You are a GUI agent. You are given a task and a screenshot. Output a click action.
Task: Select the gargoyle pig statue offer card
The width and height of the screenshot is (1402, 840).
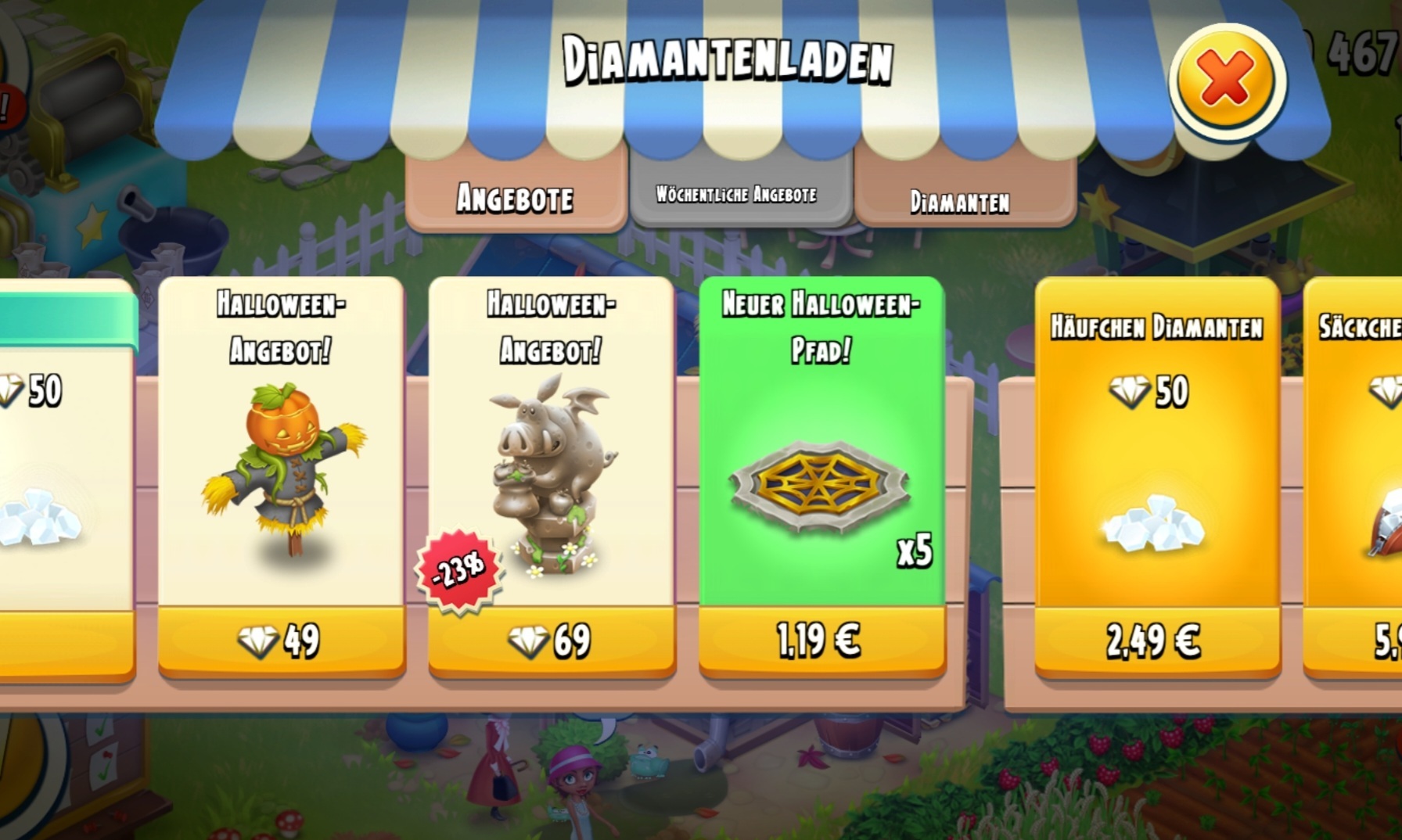552,469
